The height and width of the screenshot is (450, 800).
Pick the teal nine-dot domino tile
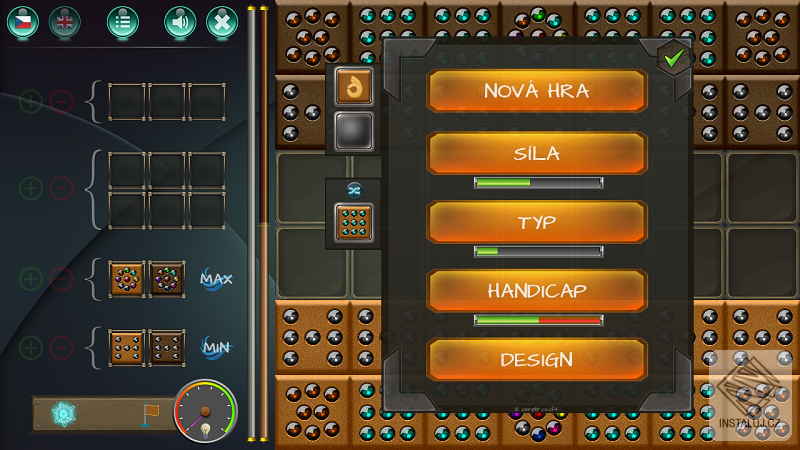353,222
